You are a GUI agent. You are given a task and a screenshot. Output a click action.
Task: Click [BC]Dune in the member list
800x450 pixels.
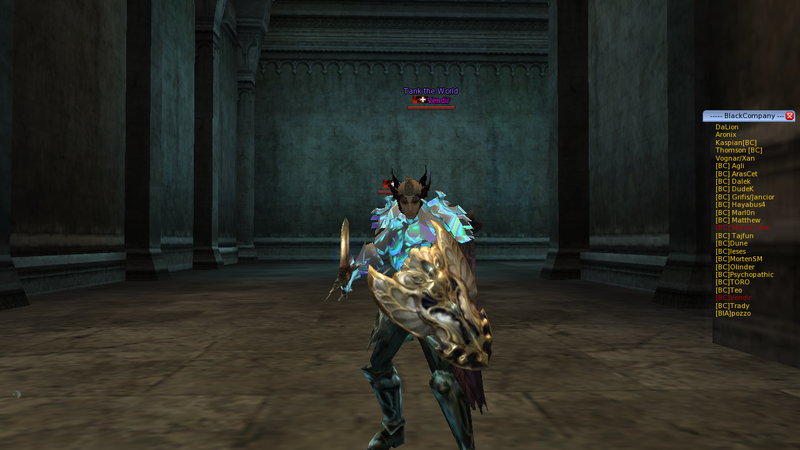click(731, 243)
